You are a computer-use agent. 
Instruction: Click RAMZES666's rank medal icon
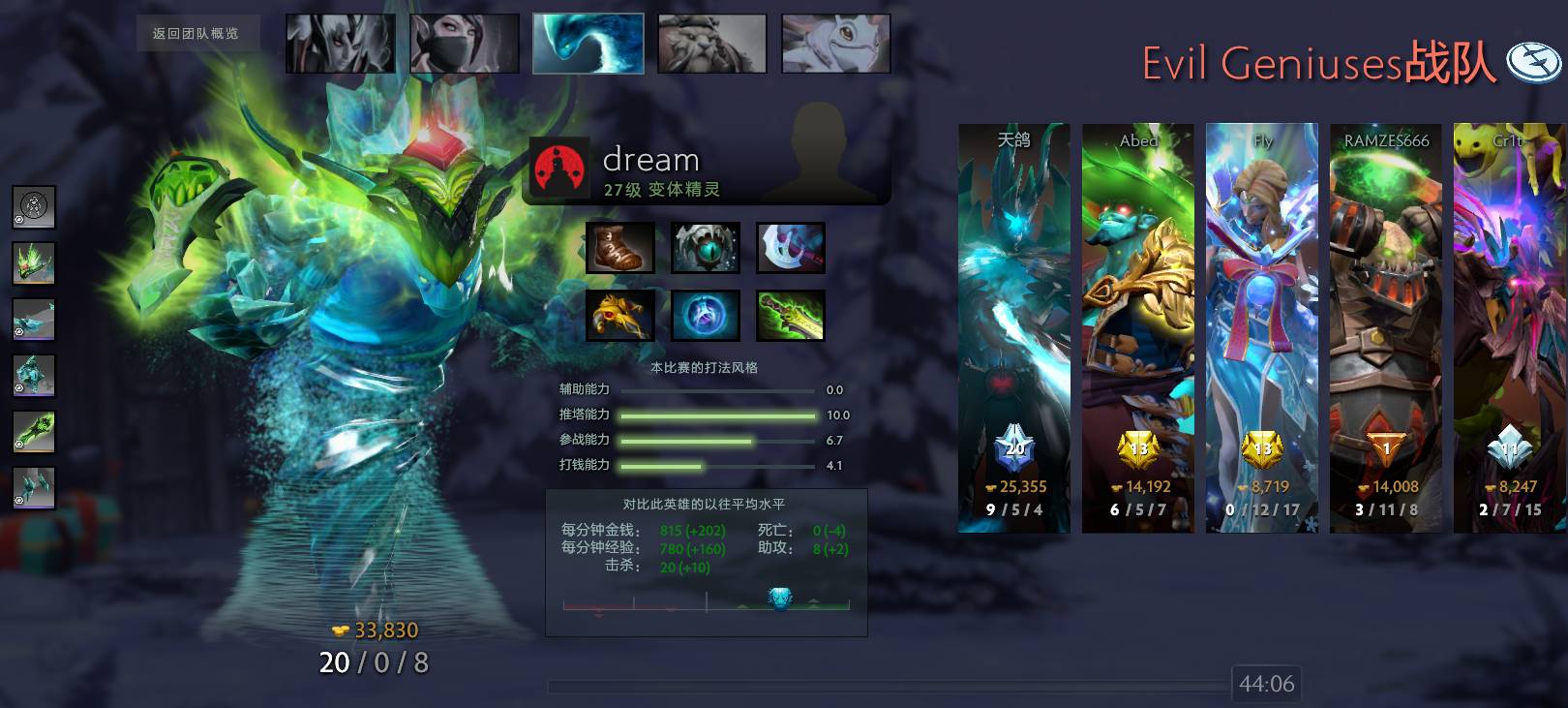tap(1385, 447)
